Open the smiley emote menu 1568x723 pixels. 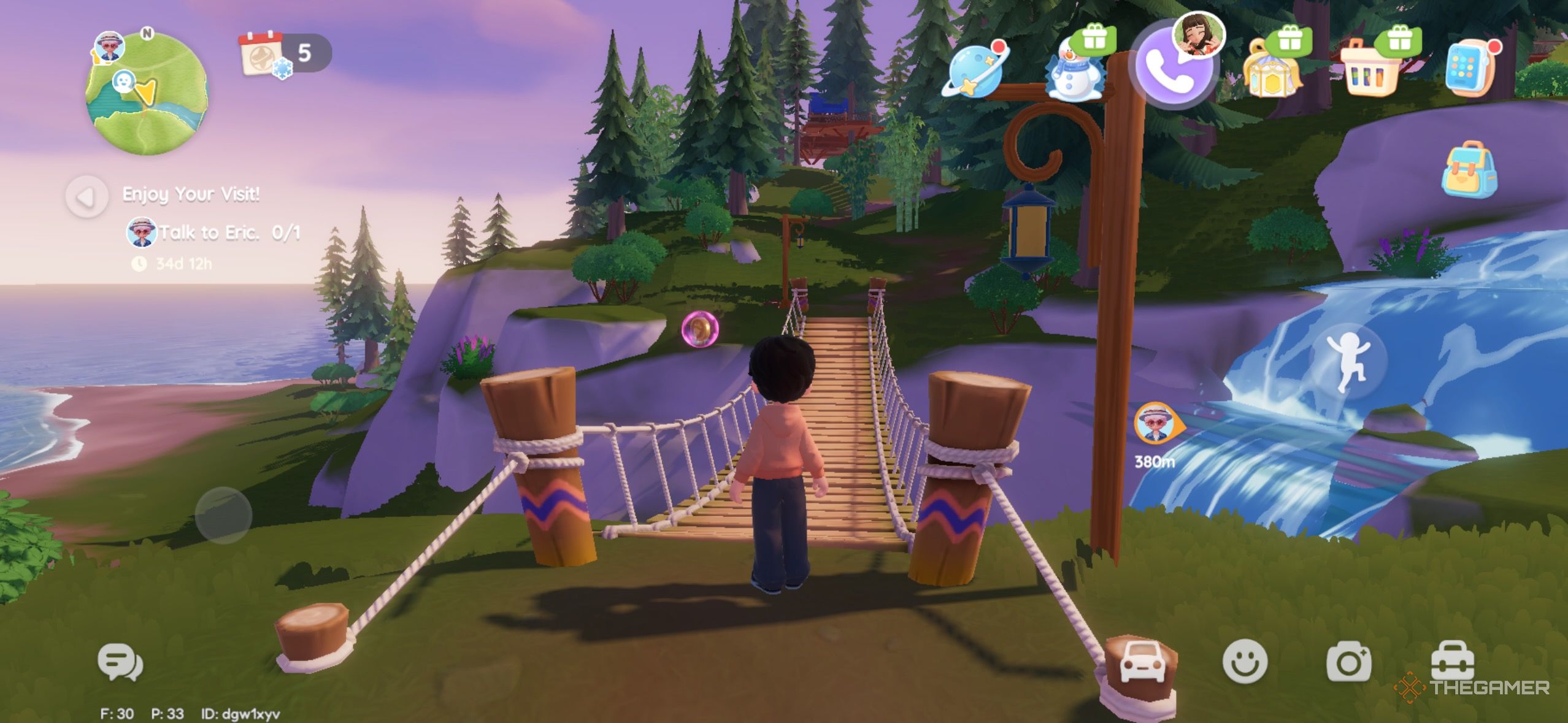[x=1245, y=662]
